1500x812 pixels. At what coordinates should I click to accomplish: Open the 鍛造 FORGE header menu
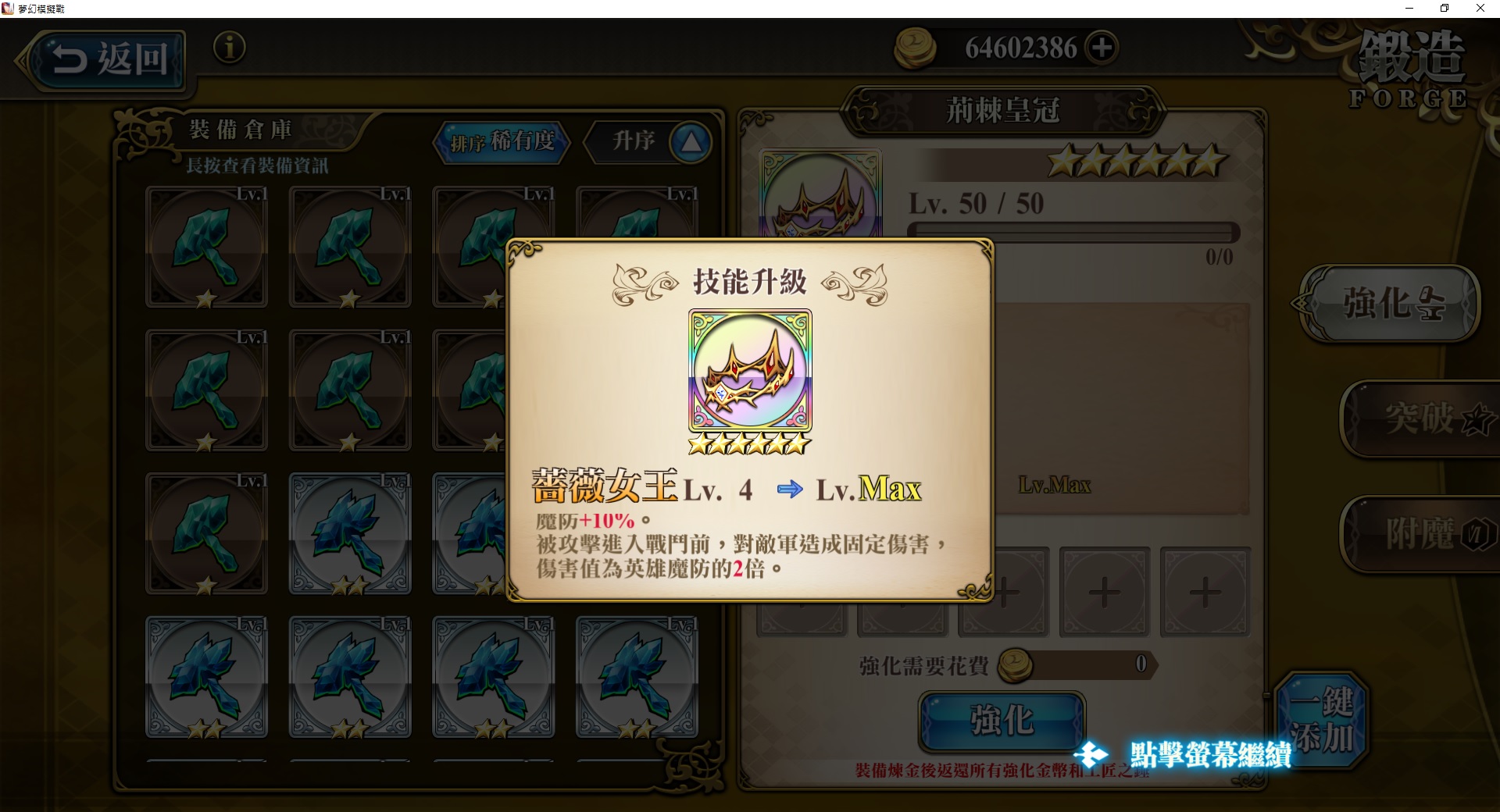pos(1412,66)
